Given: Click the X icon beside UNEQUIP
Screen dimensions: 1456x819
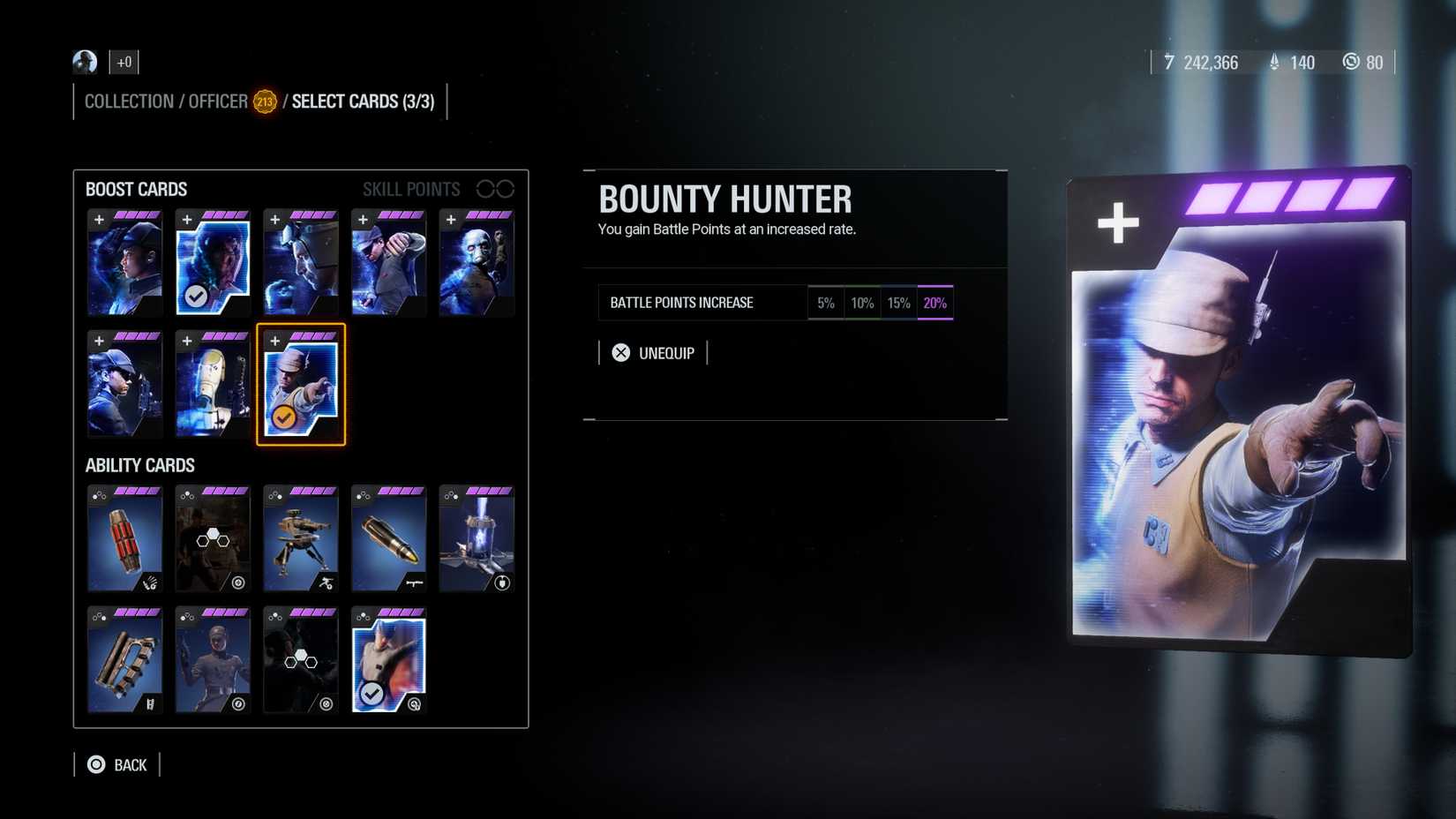Looking at the screenshot, I should click(622, 353).
